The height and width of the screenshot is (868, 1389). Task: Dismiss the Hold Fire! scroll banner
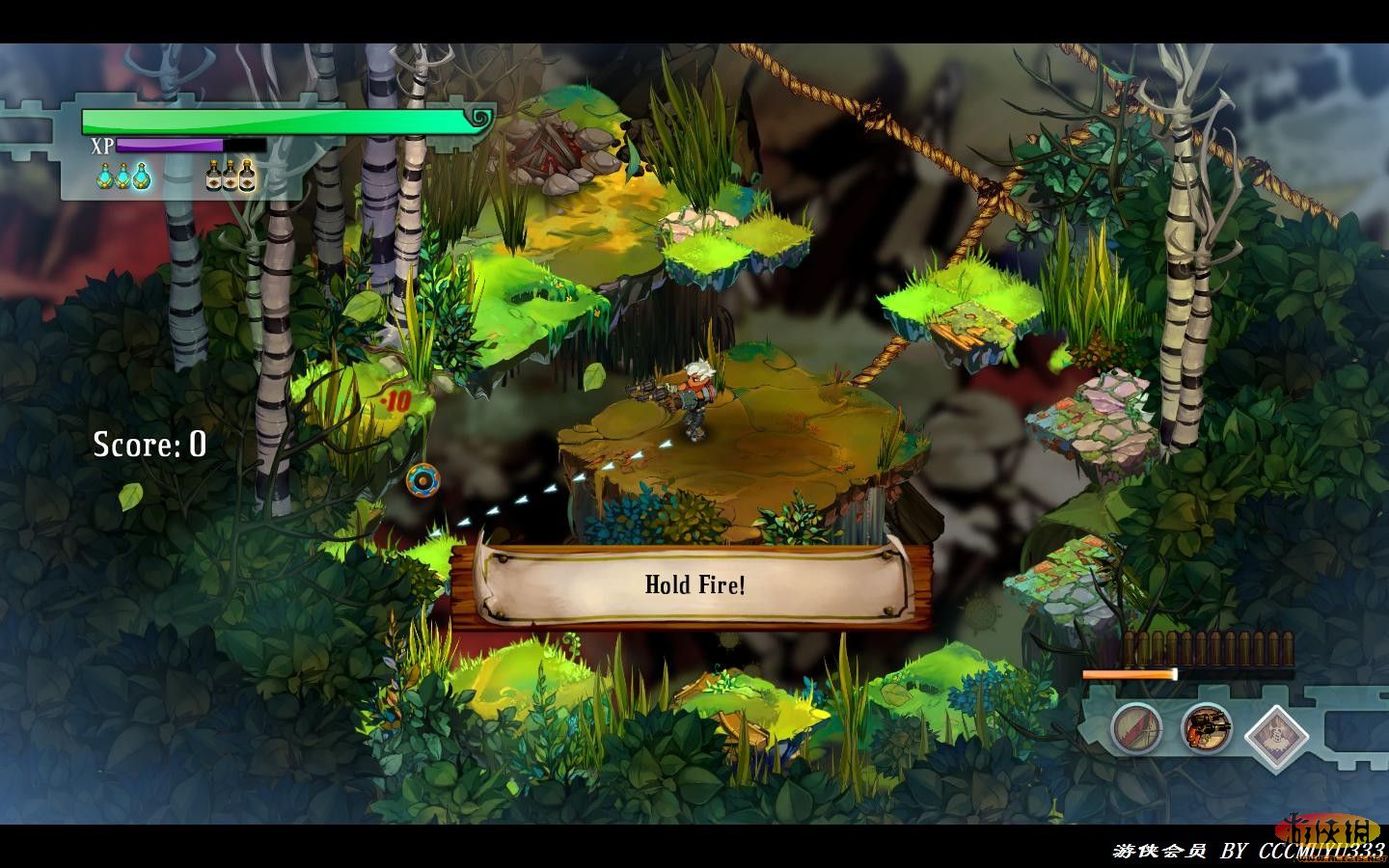pyautogui.click(x=694, y=584)
